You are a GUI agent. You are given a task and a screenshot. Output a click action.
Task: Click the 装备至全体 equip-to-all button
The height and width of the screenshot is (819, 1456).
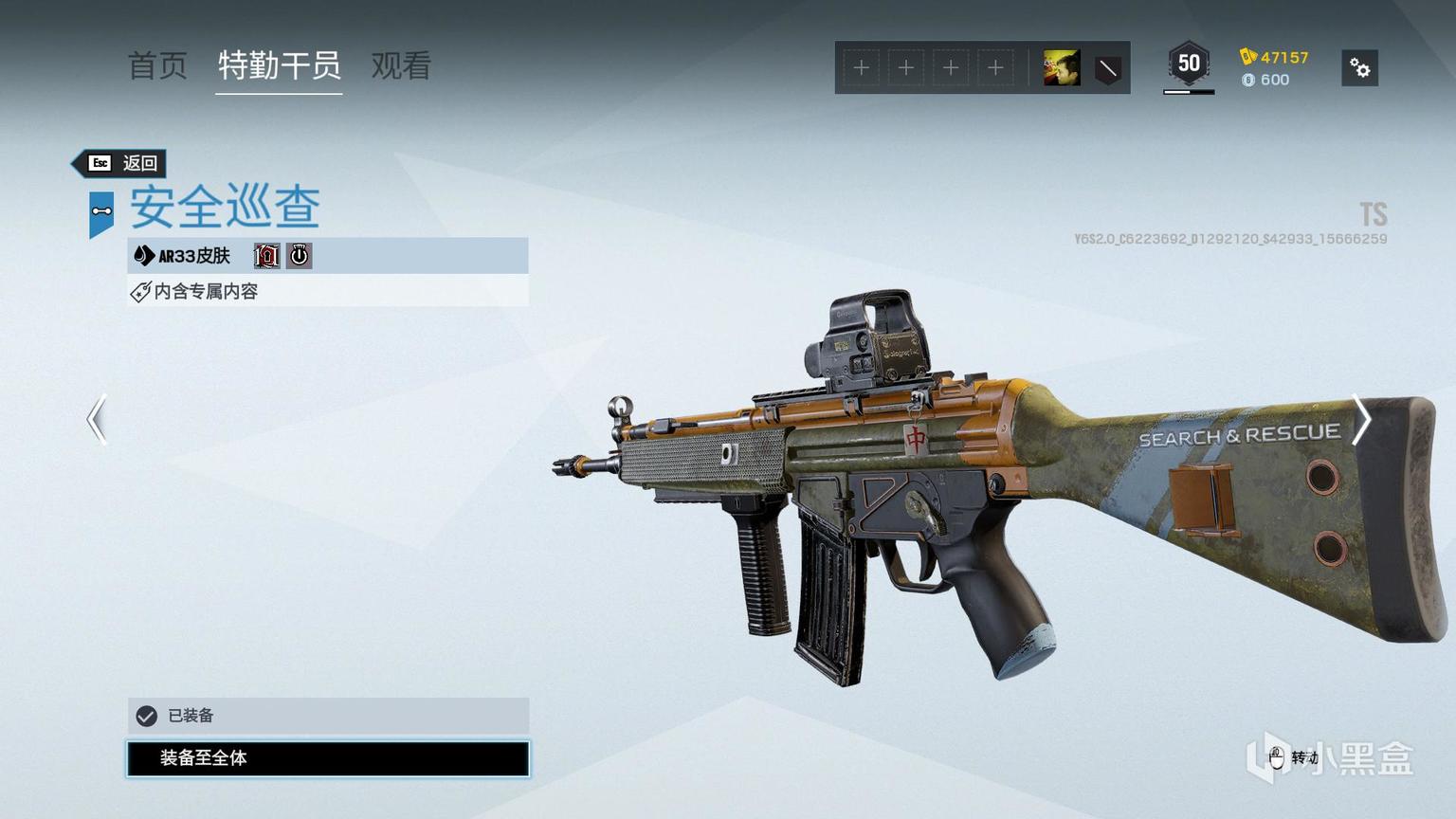coord(328,758)
